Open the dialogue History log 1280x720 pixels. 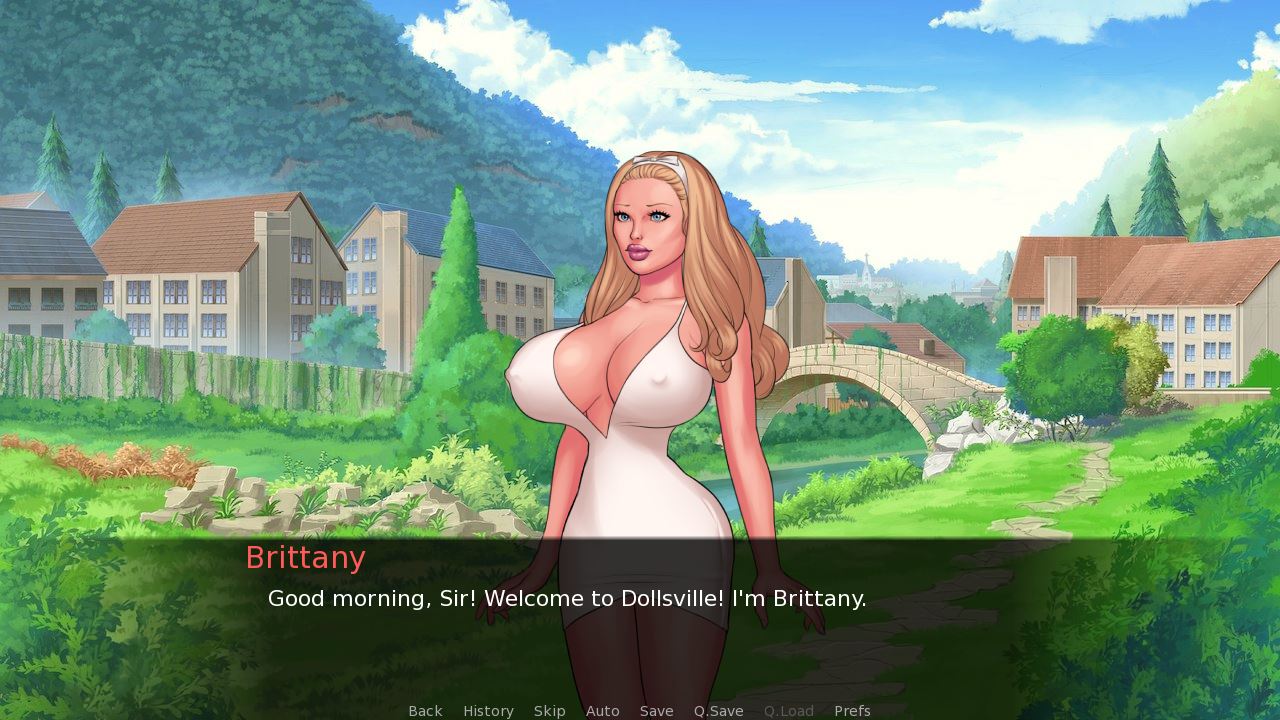[x=488, y=711]
